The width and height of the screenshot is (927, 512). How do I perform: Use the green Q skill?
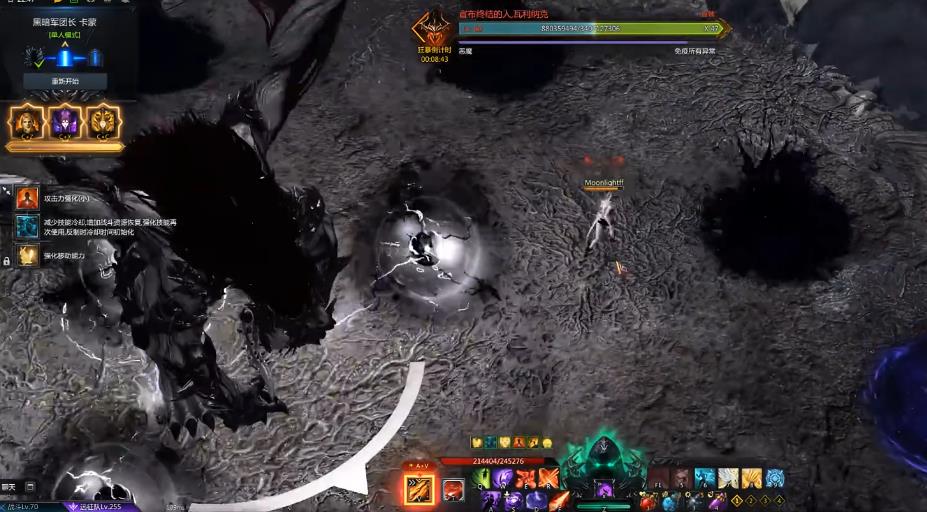(x=480, y=478)
